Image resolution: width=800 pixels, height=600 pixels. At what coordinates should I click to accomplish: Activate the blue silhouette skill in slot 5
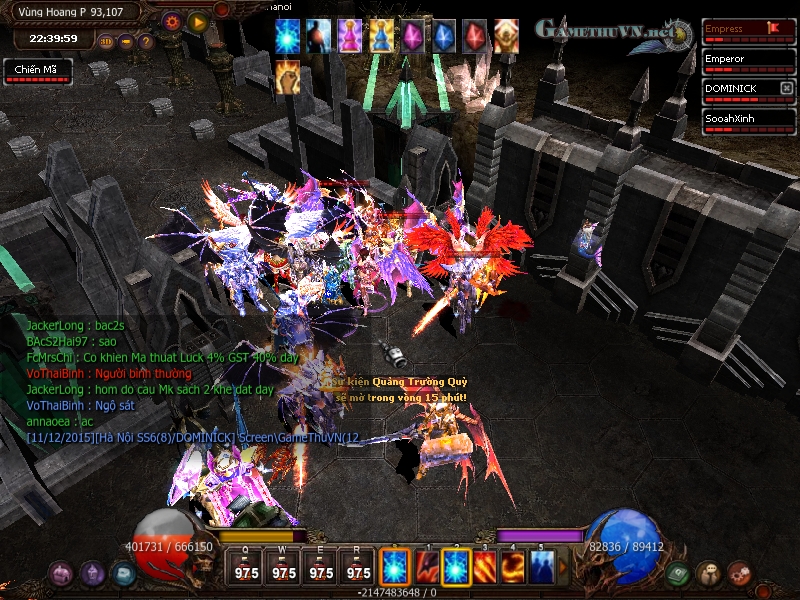(x=542, y=567)
